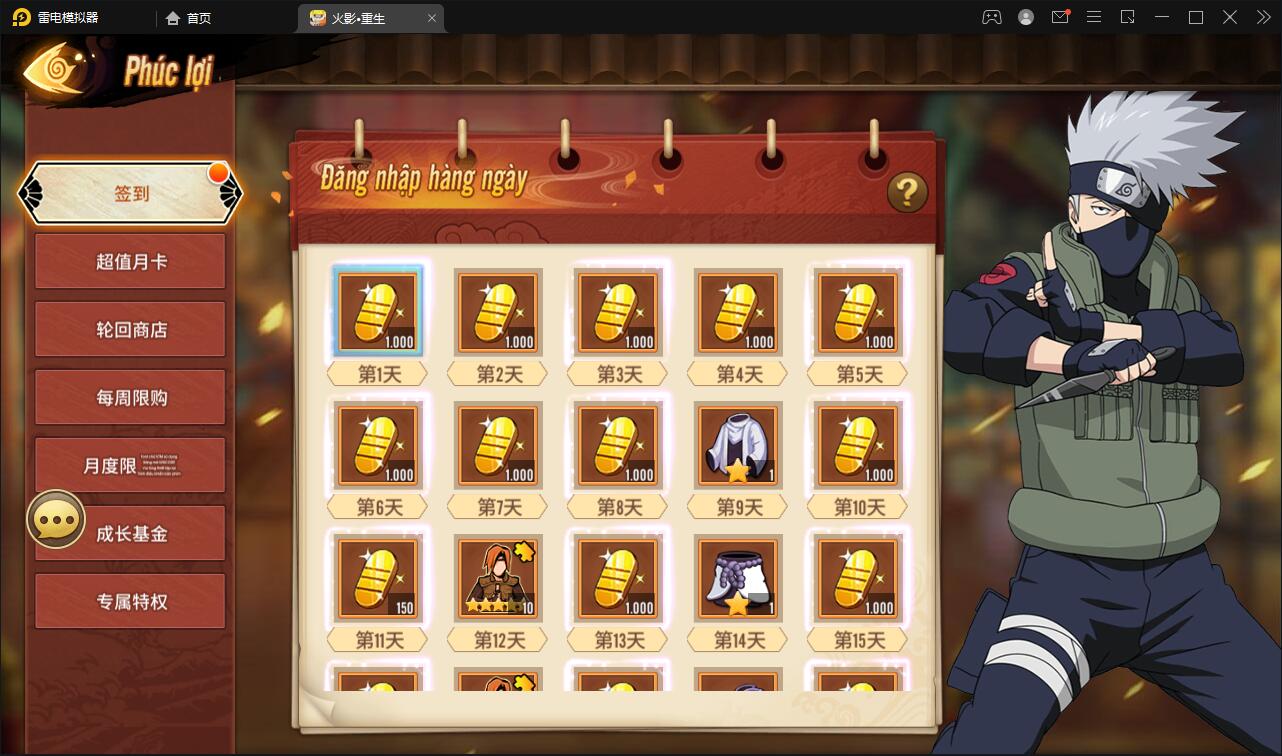Screen dimensions: 1282x756
Task: Open the user account icon in title bar
Action: pyautogui.click(x=1025, y=17)
